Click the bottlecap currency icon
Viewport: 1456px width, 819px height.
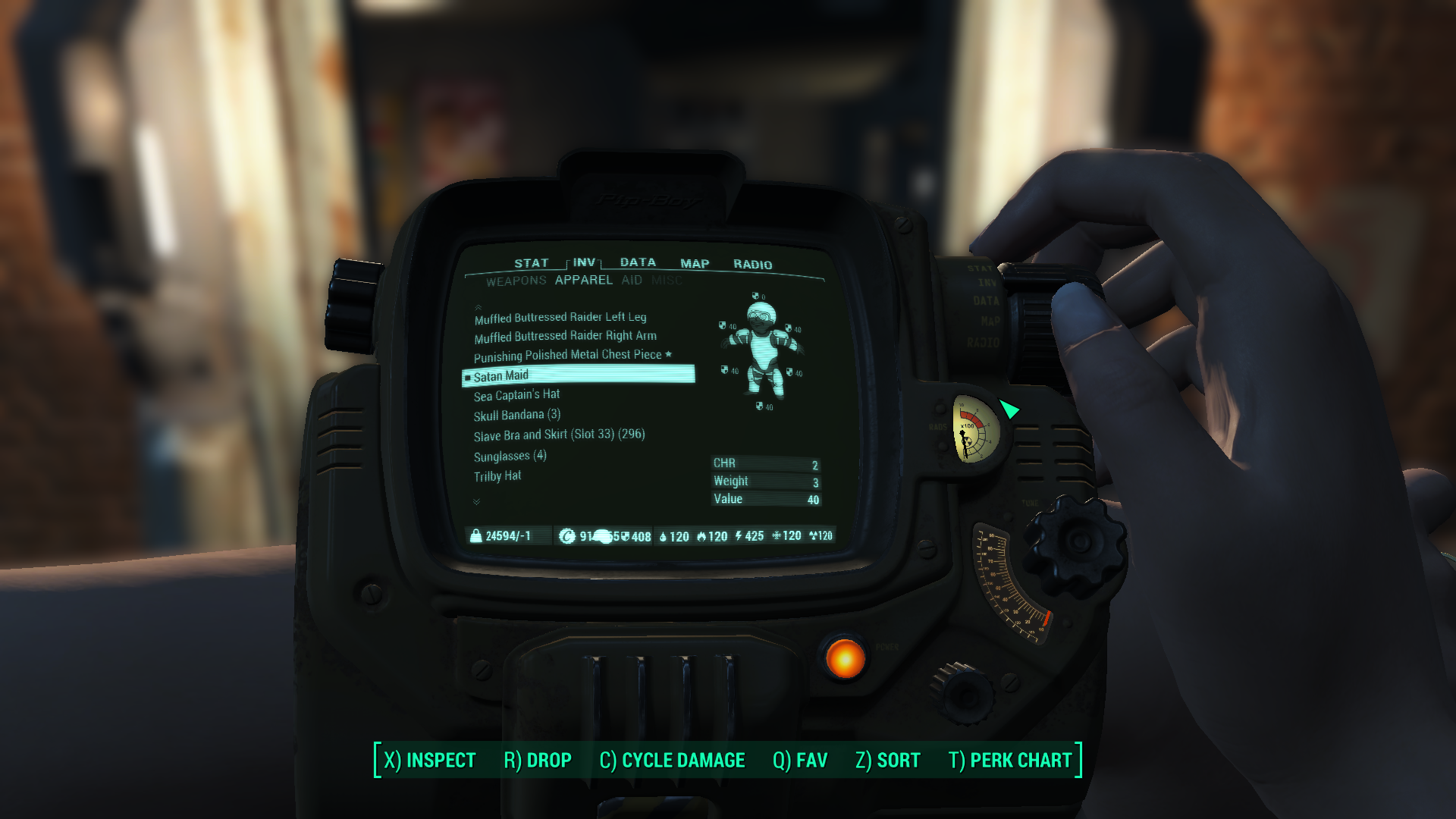tap(566, 535)
